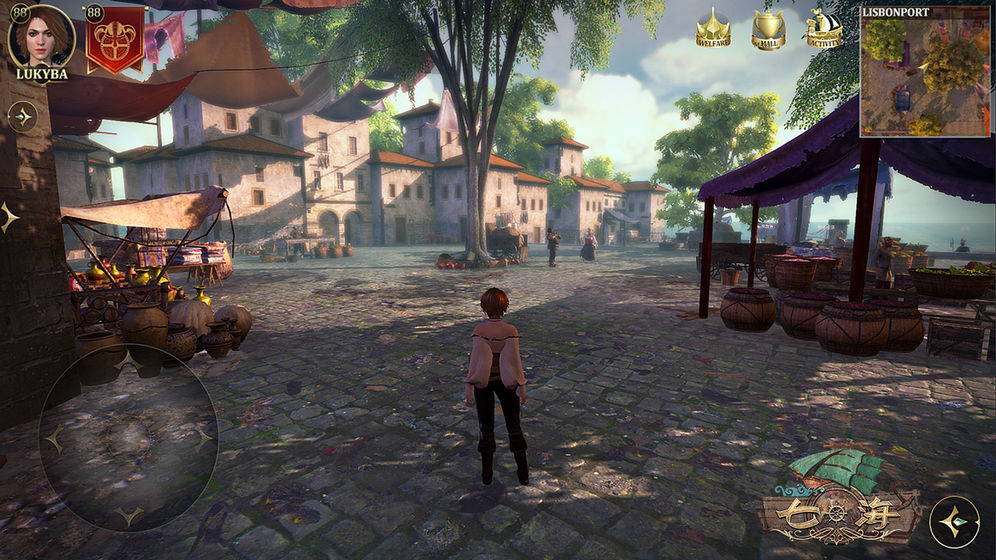The width and height of the screenshot is (996, 560).
Task: Open the Welfare crown menu
Action: [713, 28]
